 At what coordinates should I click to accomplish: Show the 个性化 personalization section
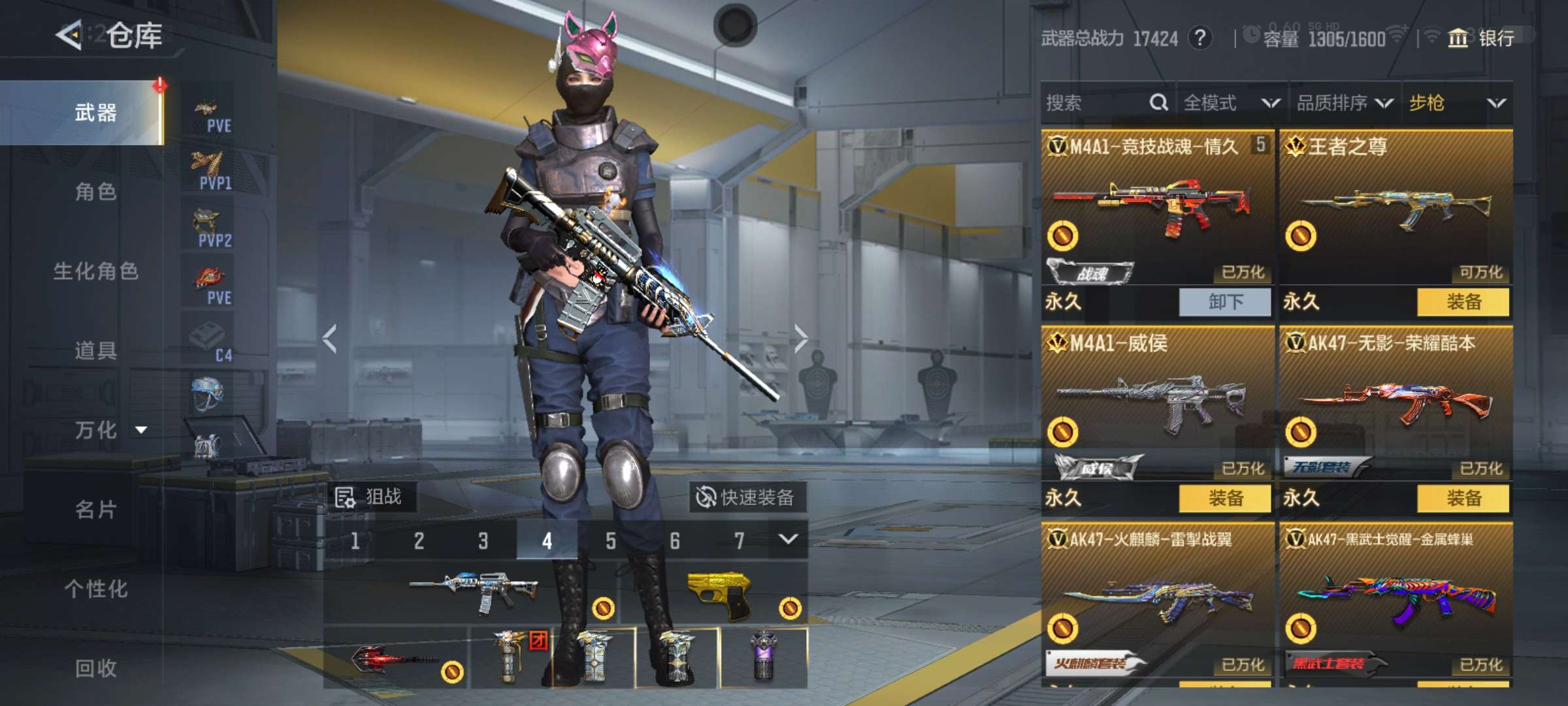95,589
